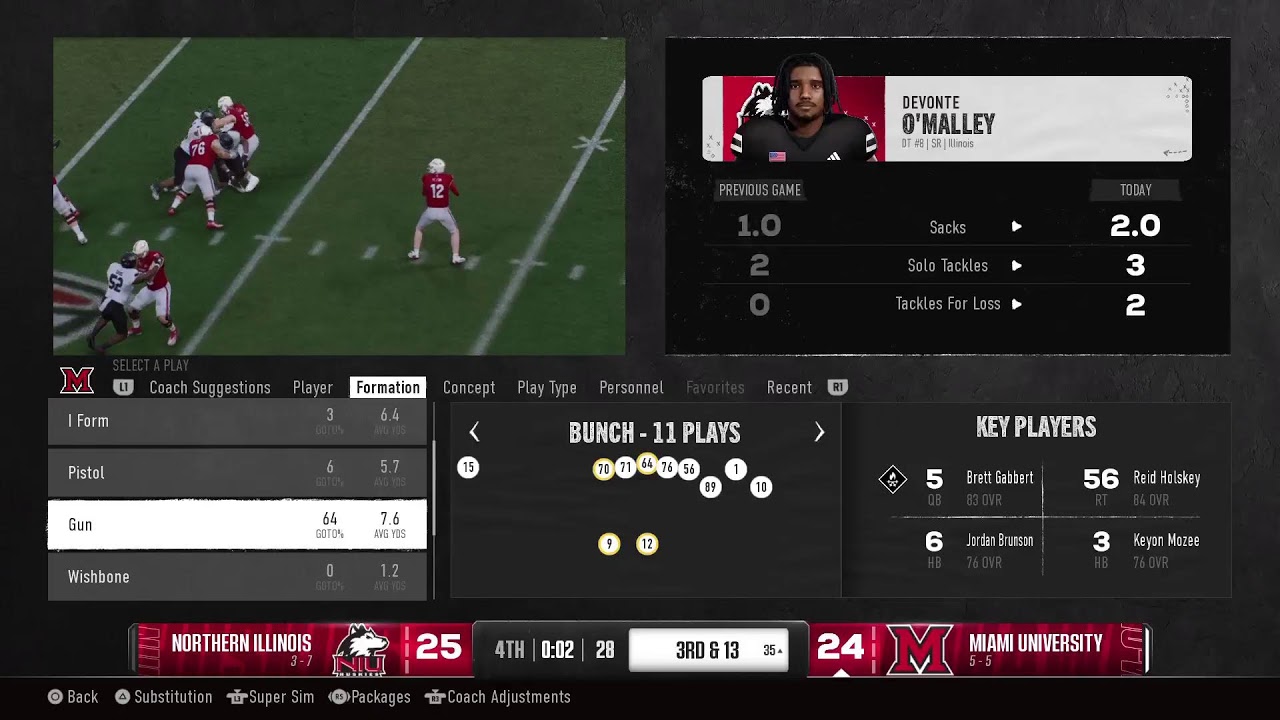This screenshot has width=1280, height=720.
Task: Select player number 12 in the backfield
Action: pos(647,544)
